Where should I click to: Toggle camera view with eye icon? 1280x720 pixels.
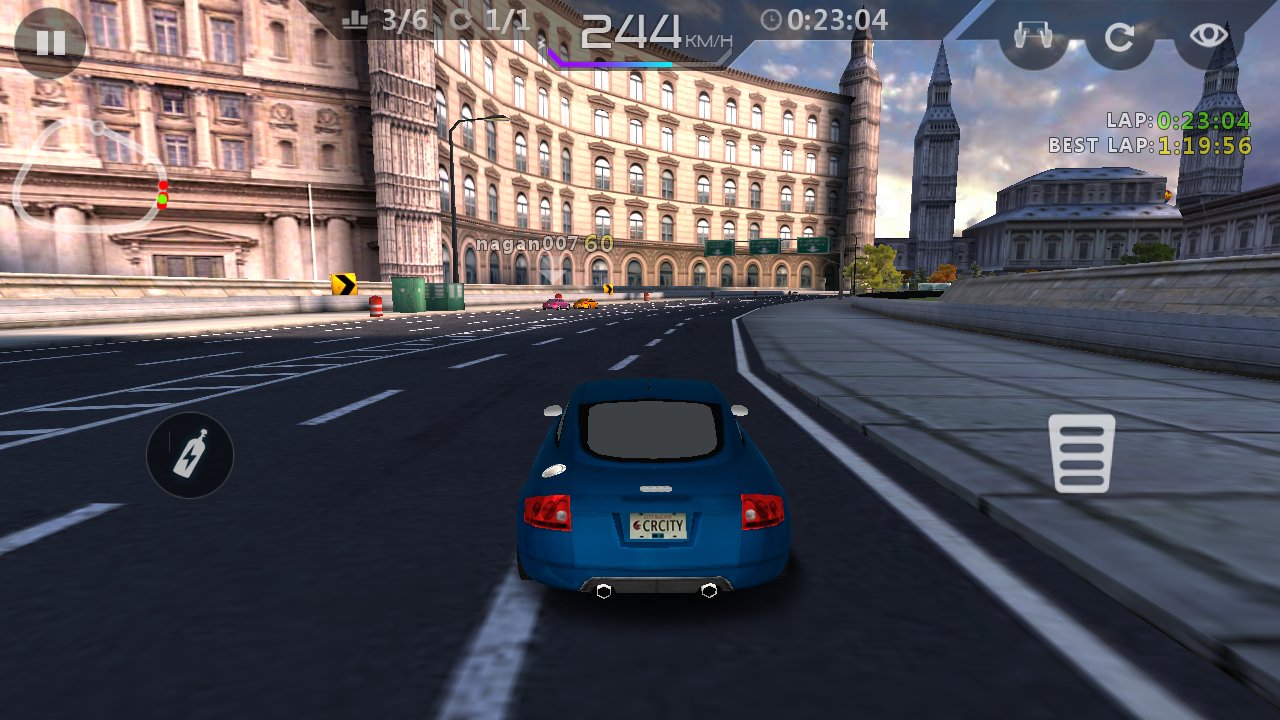point(1208,37)
